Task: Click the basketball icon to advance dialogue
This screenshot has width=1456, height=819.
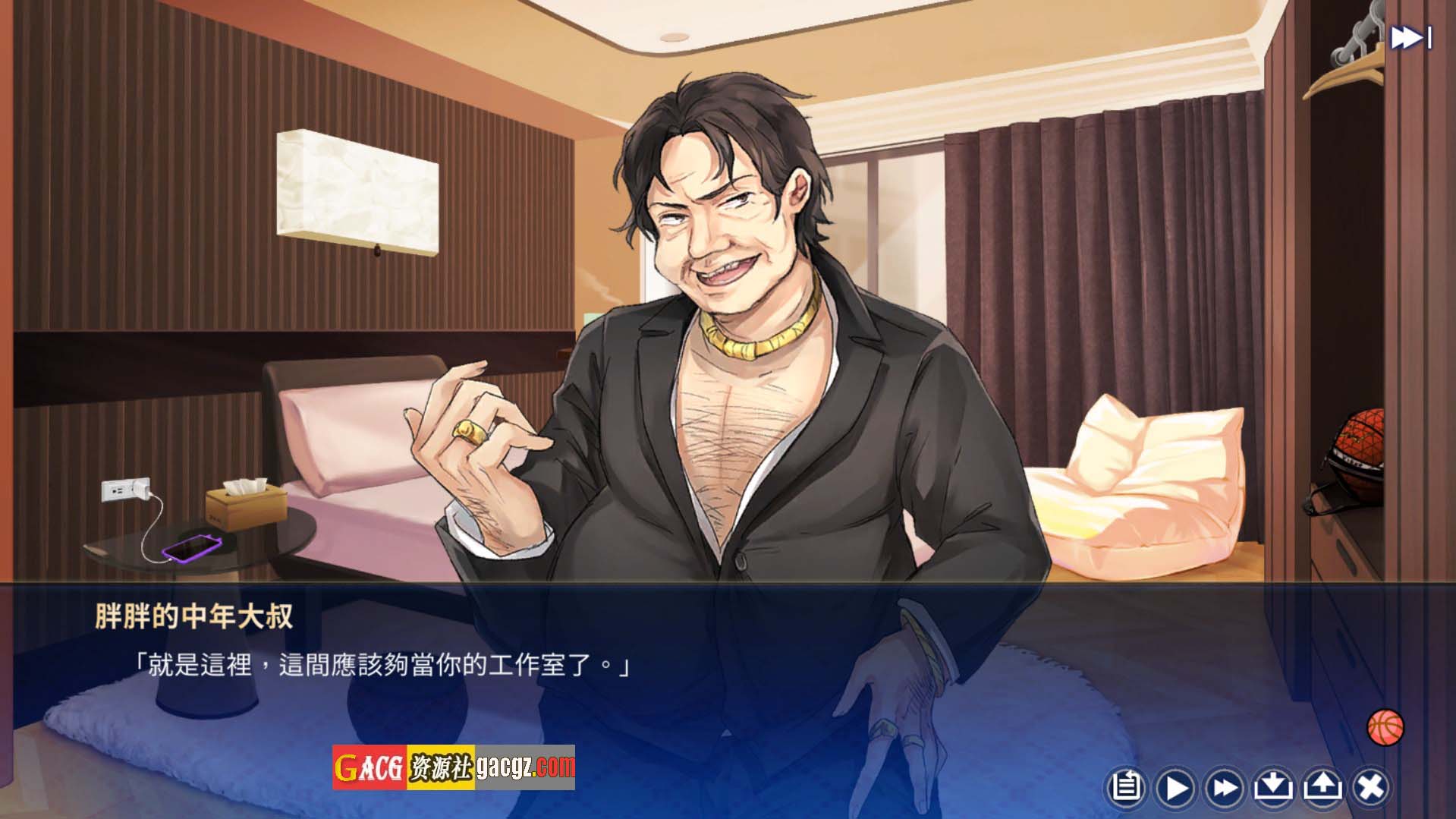Action: (1385, 728)
